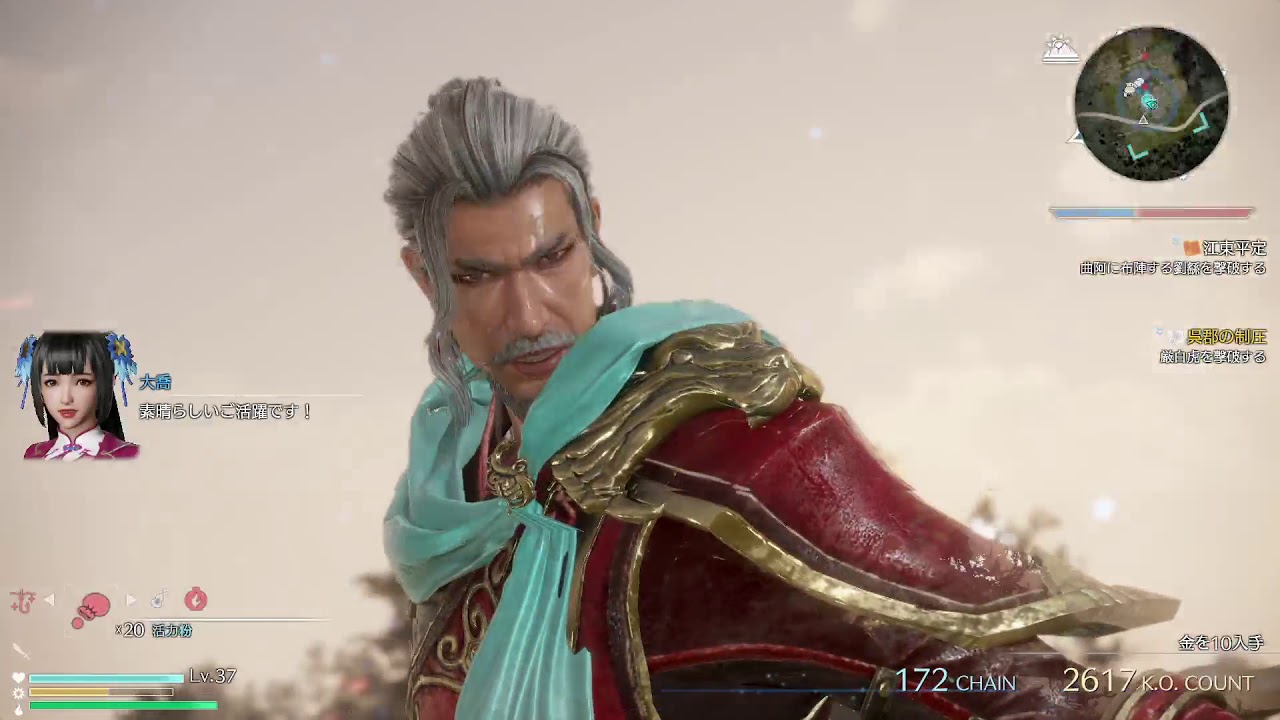Click the weather sunrise icon near the minimap
This screenshot has width=1280, height=720.
[x=1060, y=48]
